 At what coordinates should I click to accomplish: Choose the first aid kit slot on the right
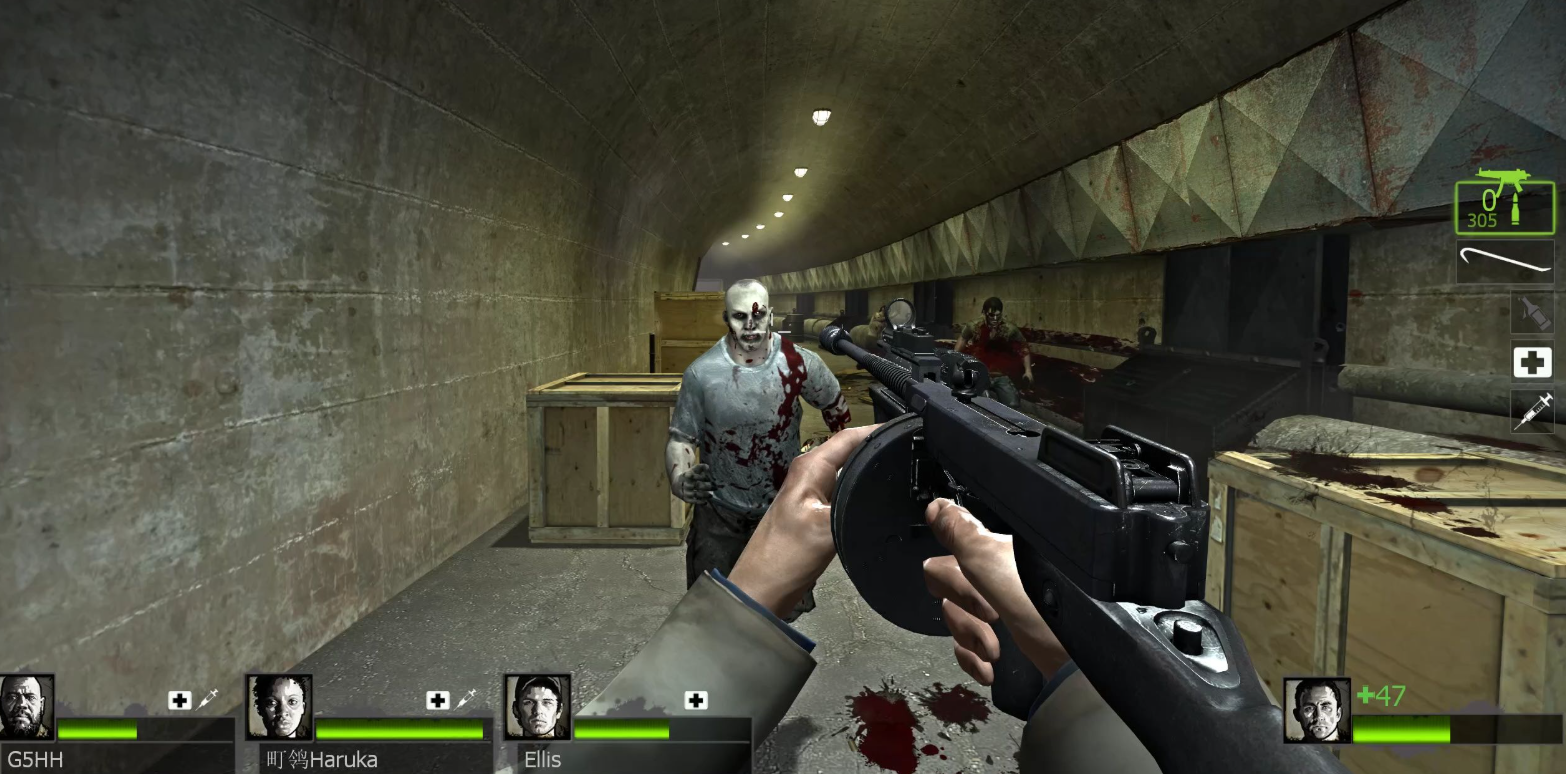(x=1532, y=362)
